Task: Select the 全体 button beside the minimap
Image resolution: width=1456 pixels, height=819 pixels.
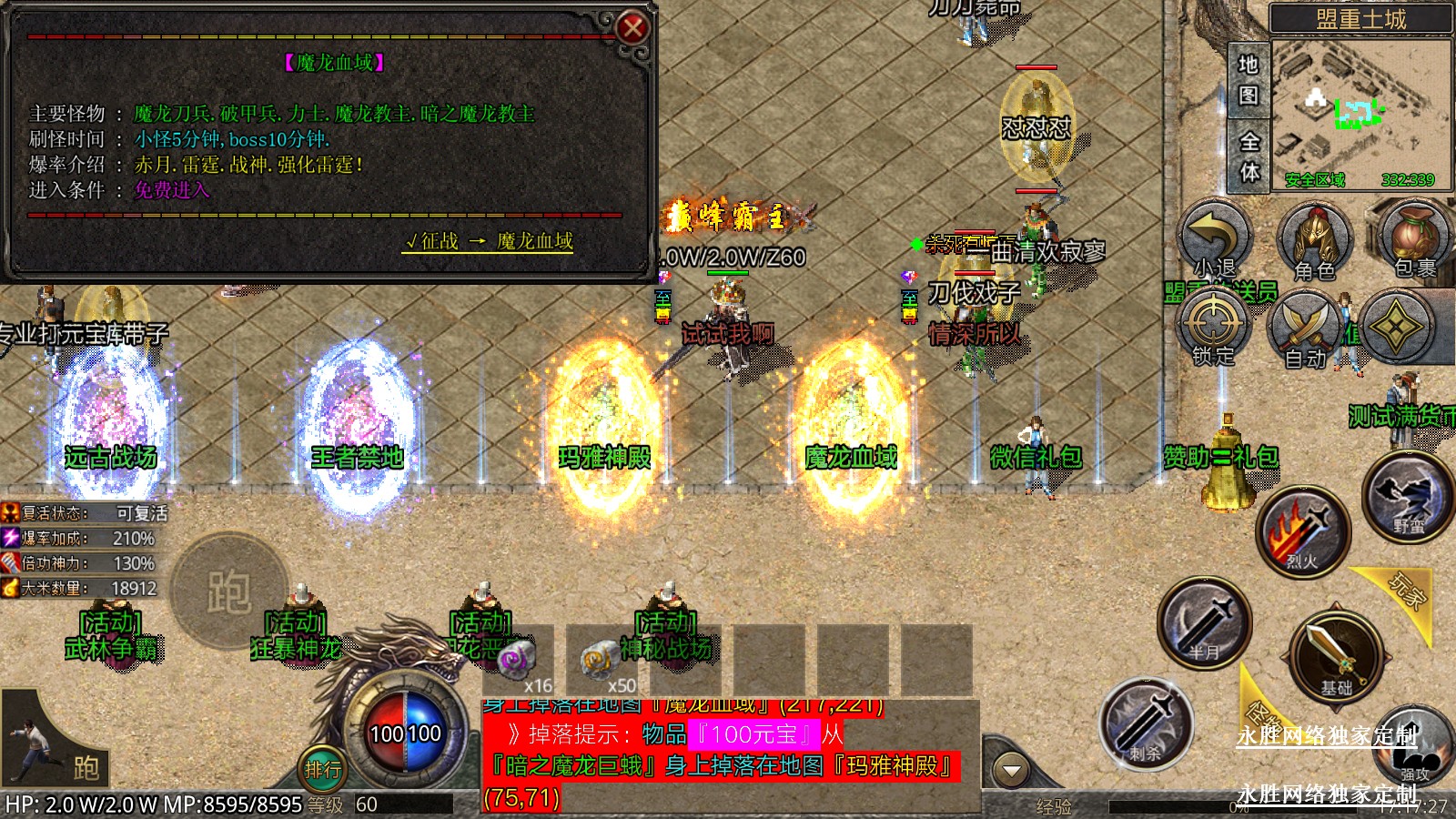Action: [1249, 156]
